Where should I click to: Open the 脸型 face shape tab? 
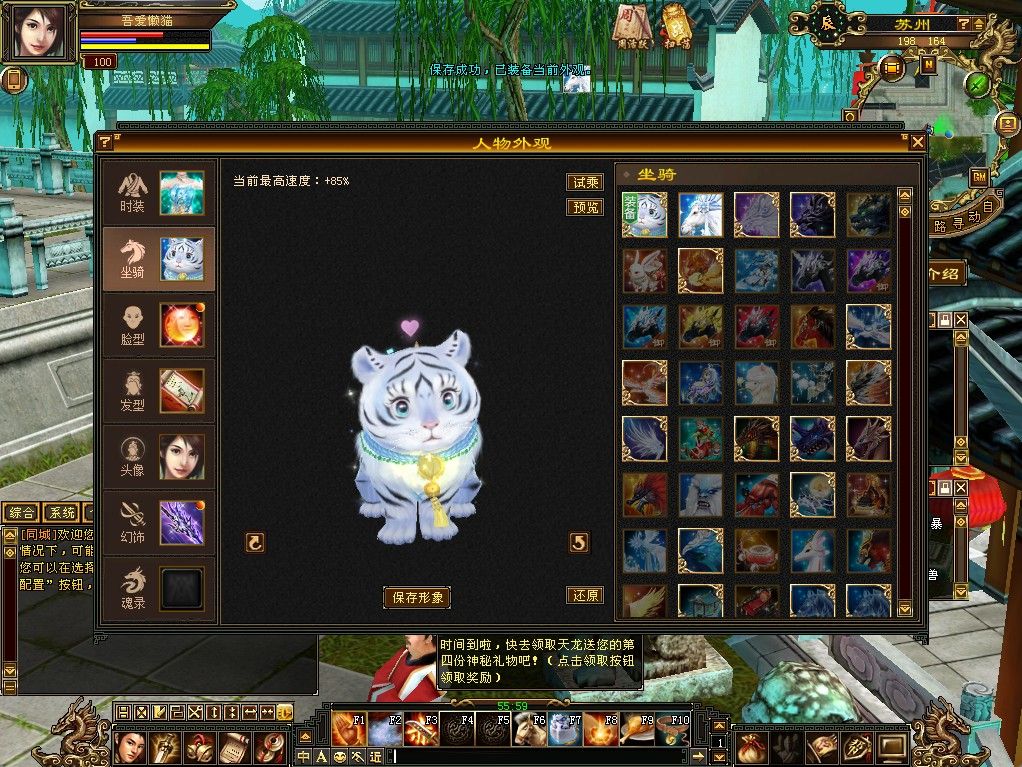[158, 325]
